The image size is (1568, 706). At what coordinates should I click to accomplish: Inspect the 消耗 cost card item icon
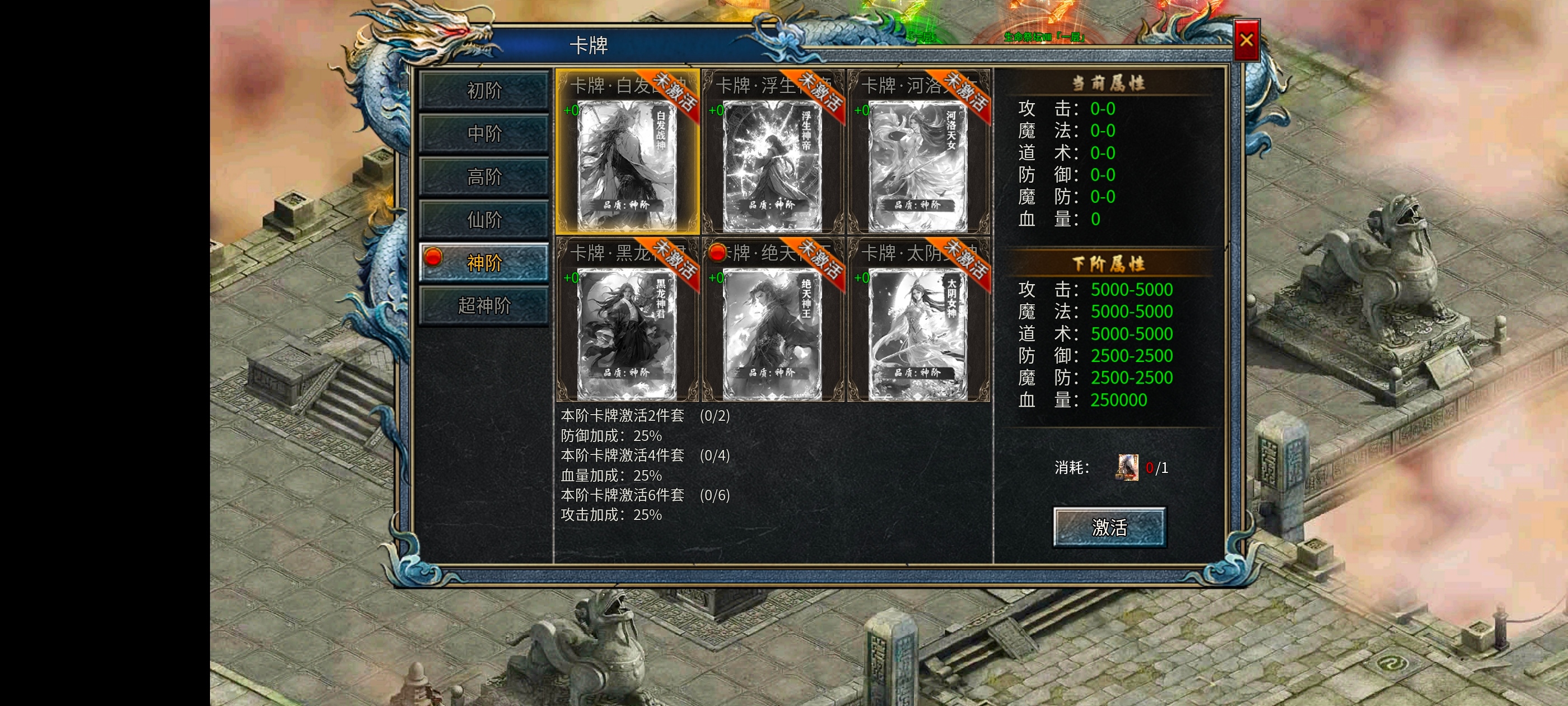pos(1127,467)
